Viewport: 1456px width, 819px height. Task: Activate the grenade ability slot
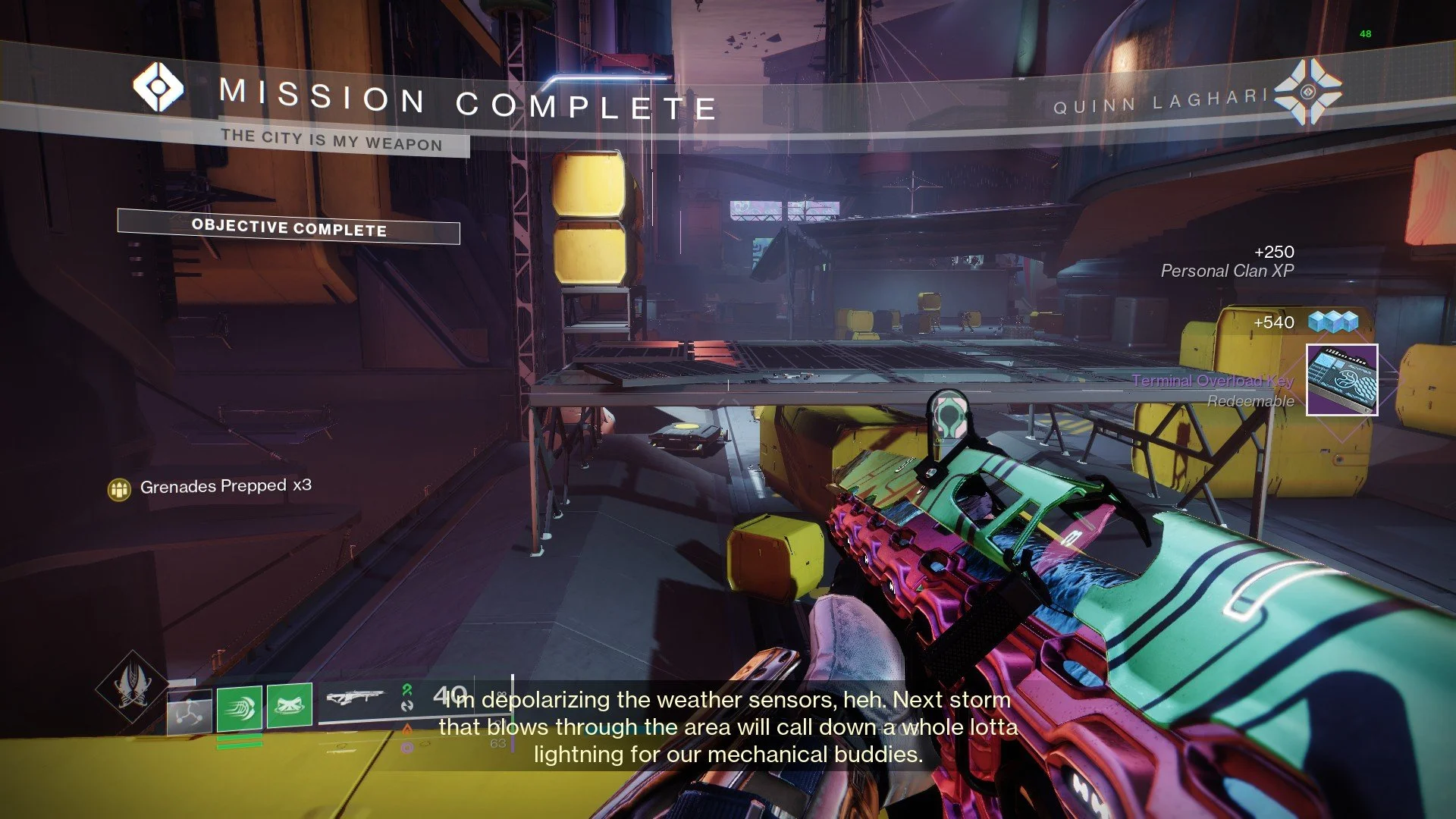[x=189, y=713]
